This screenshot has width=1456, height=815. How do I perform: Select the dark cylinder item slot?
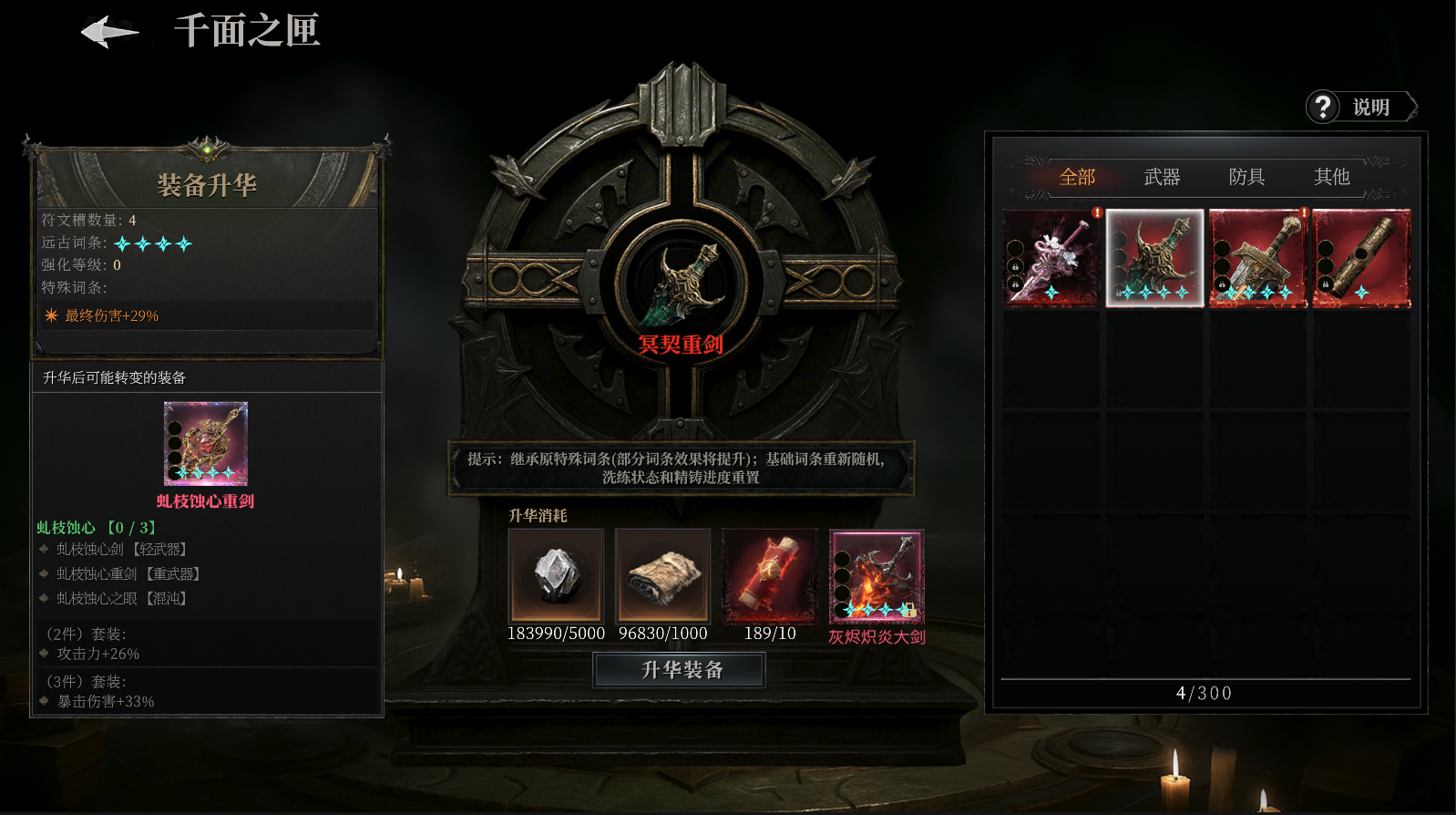pyautogui.click(x=1361, y=259)
